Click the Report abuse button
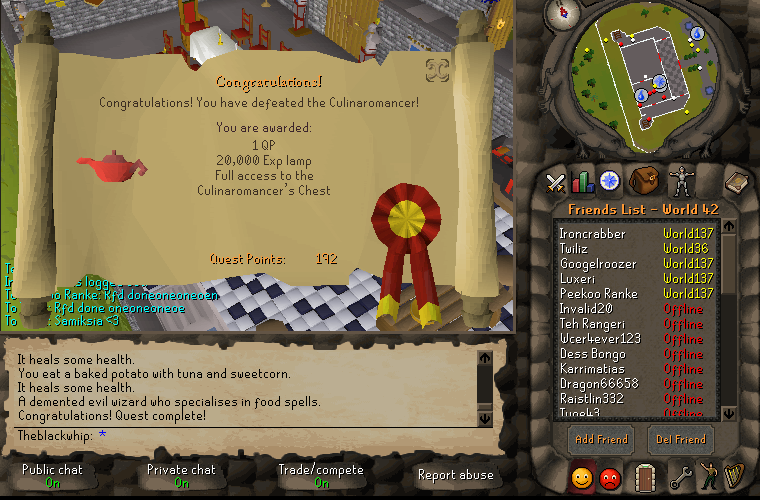The width and height of the screenshot is (760, 500). point(456,475)
